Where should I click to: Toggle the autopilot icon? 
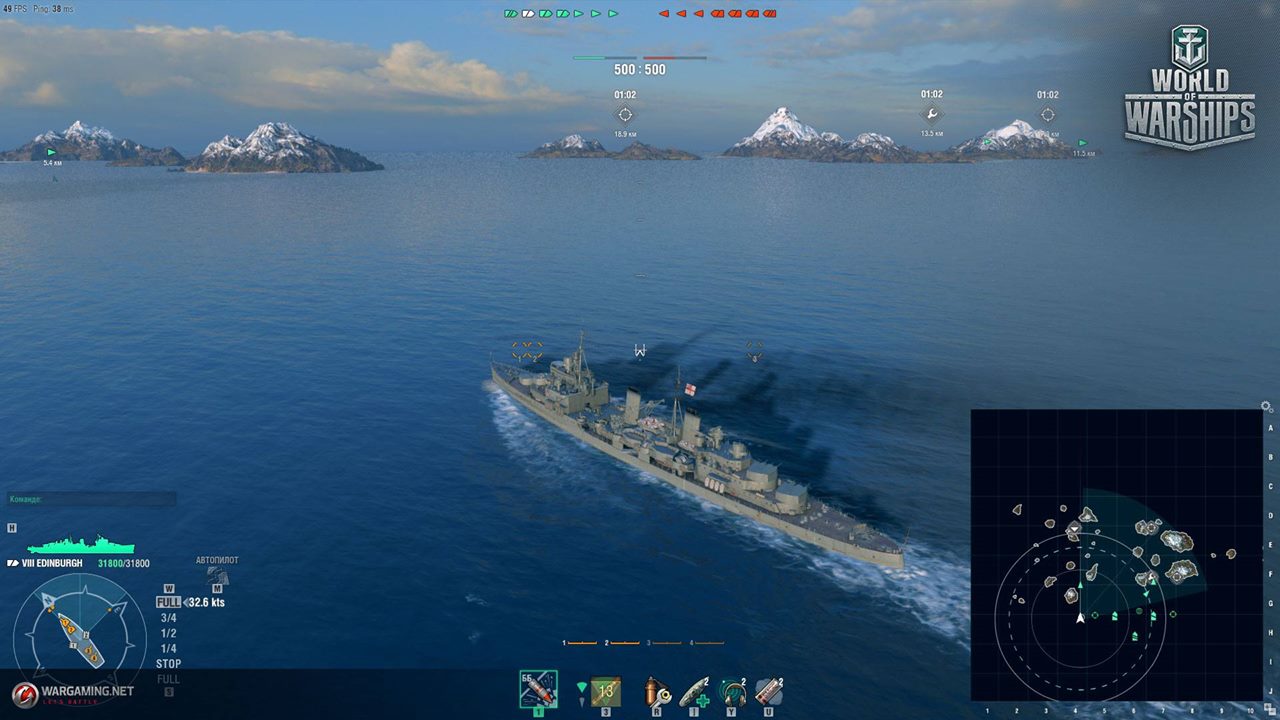[217, 575]
